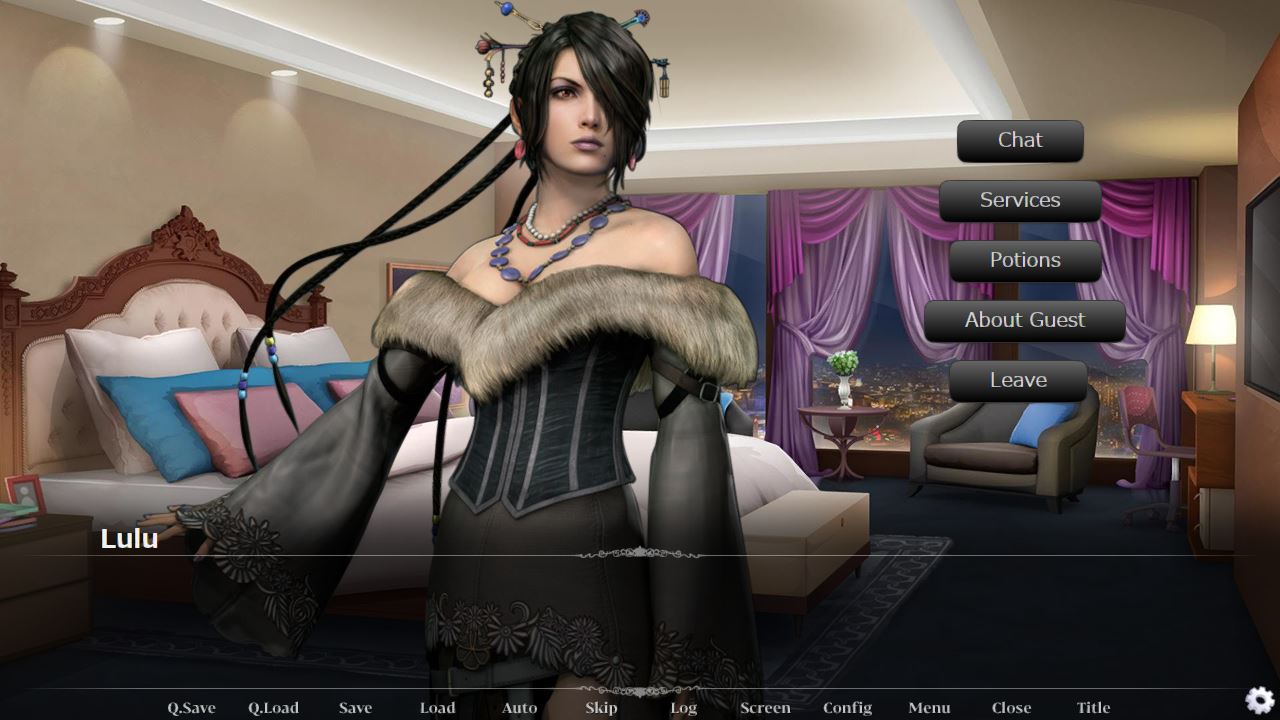Toggle Auto mode
Viewport: 1280px width, 720px height.
click(x=519, y=708)
